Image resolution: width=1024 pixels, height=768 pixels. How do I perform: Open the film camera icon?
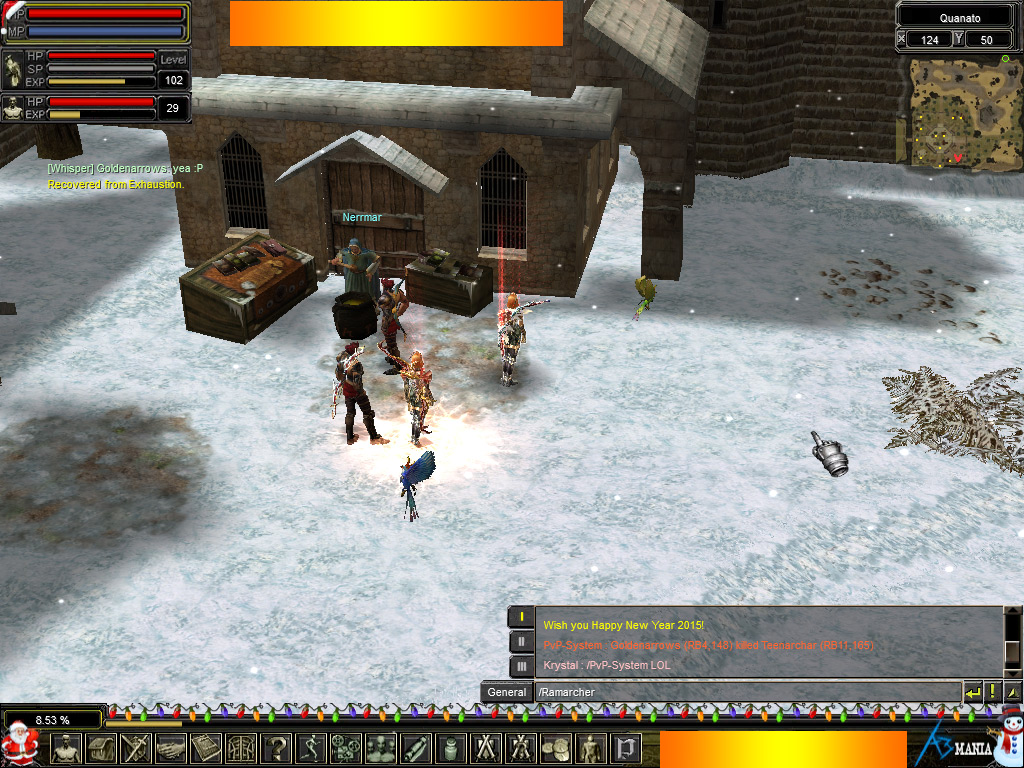(345, 748)
